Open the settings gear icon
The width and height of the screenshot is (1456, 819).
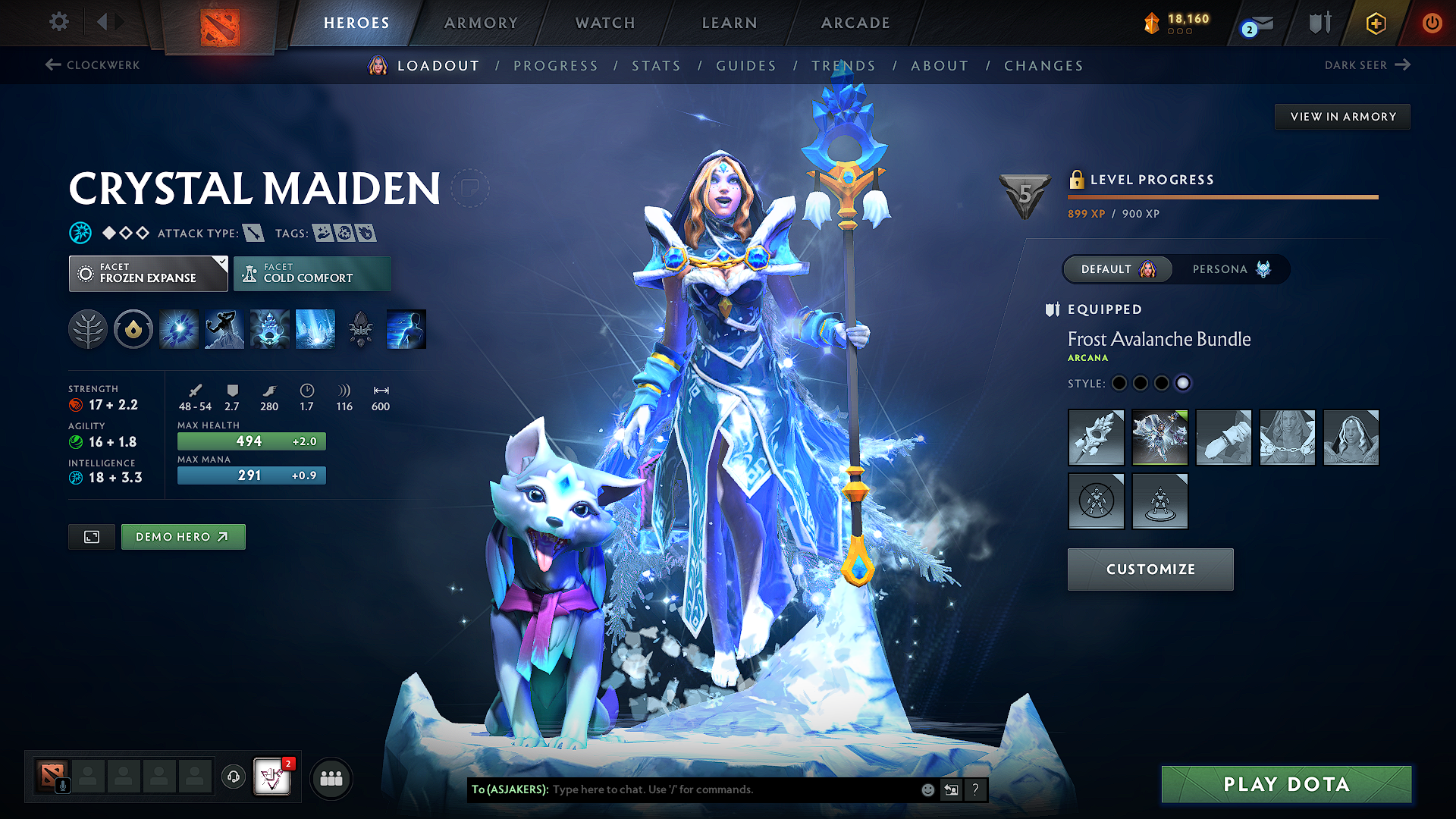(x=59, y=22)
